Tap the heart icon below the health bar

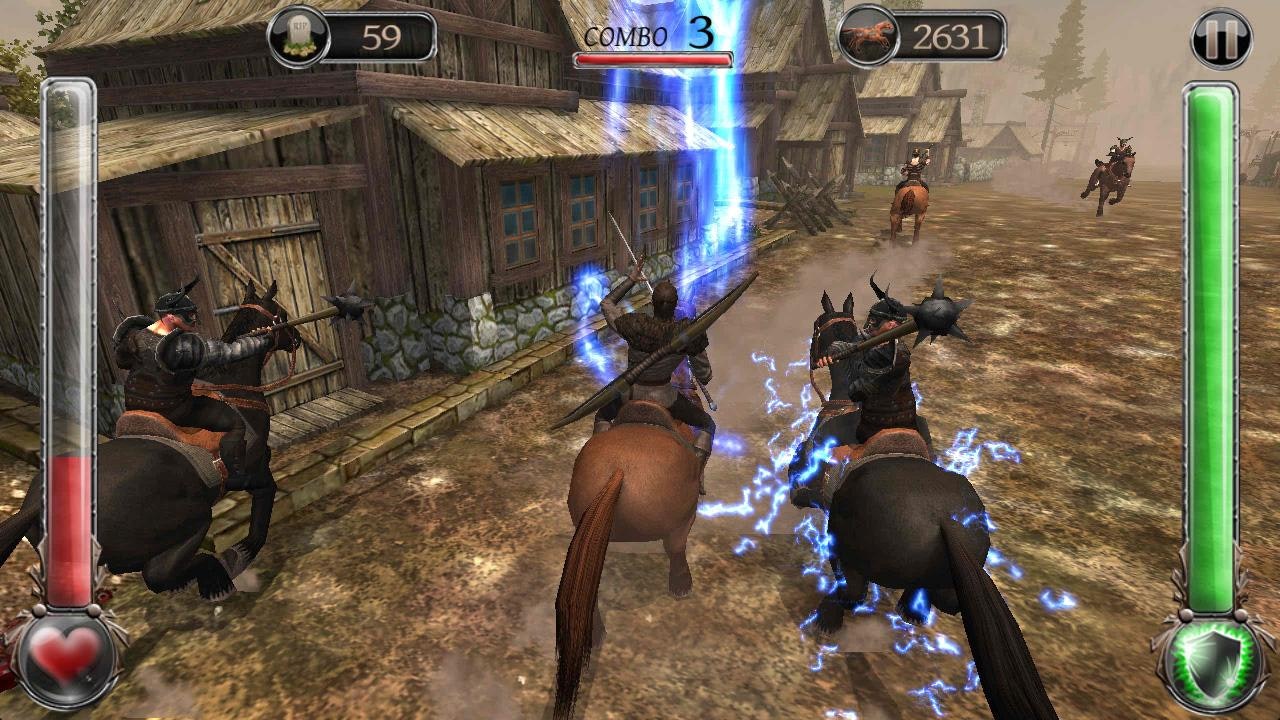tap(64, 654)
